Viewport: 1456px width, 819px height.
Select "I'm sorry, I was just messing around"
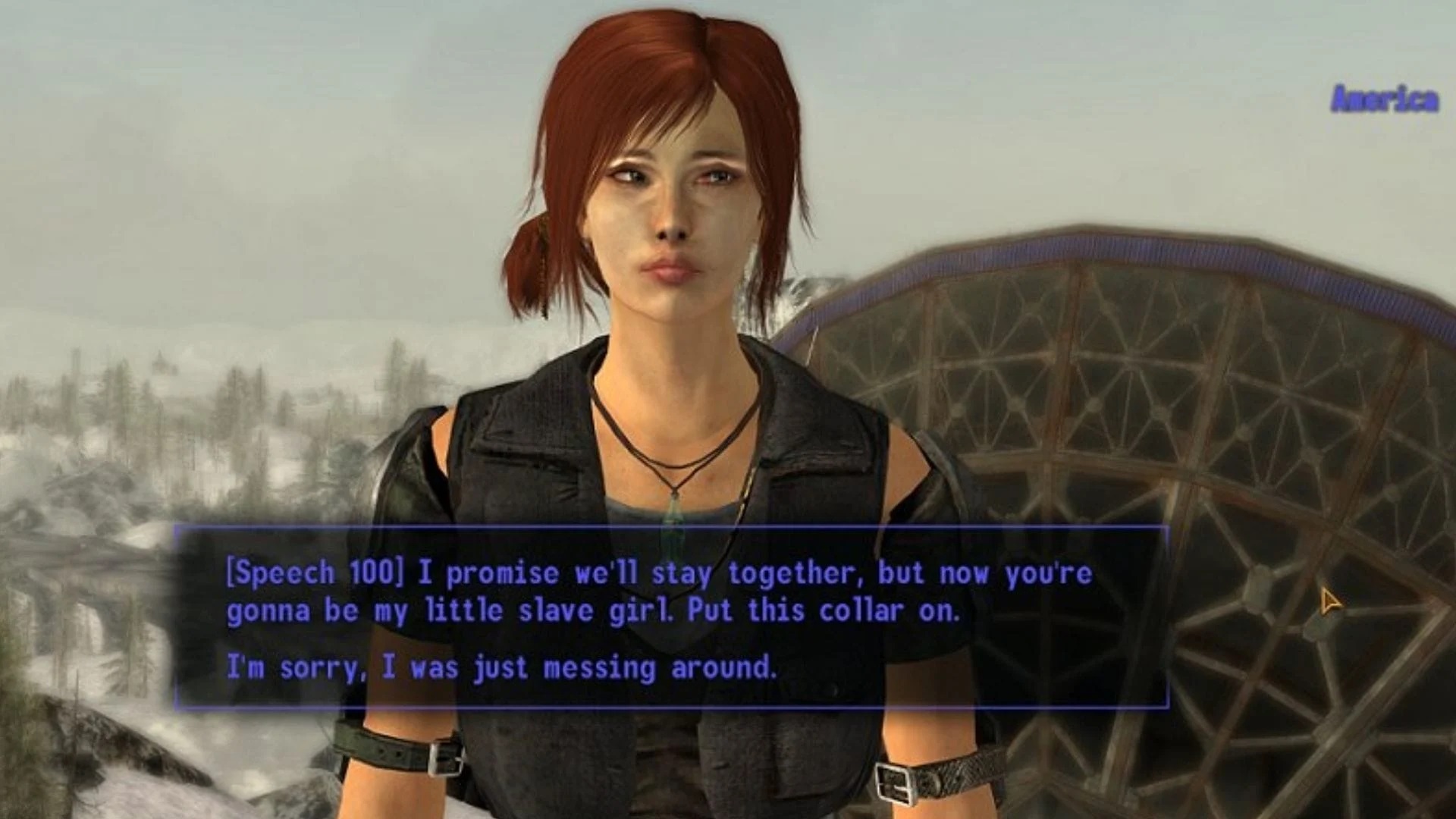[x=502, y=668]
